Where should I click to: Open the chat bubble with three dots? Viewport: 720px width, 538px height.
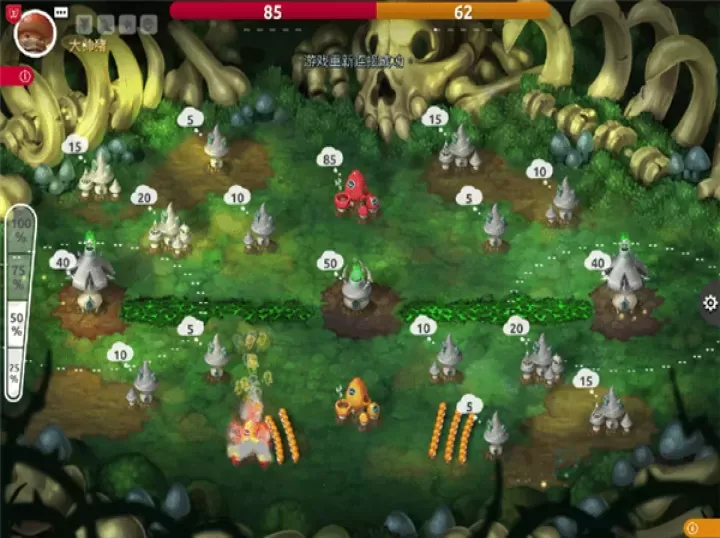[62, 13]
